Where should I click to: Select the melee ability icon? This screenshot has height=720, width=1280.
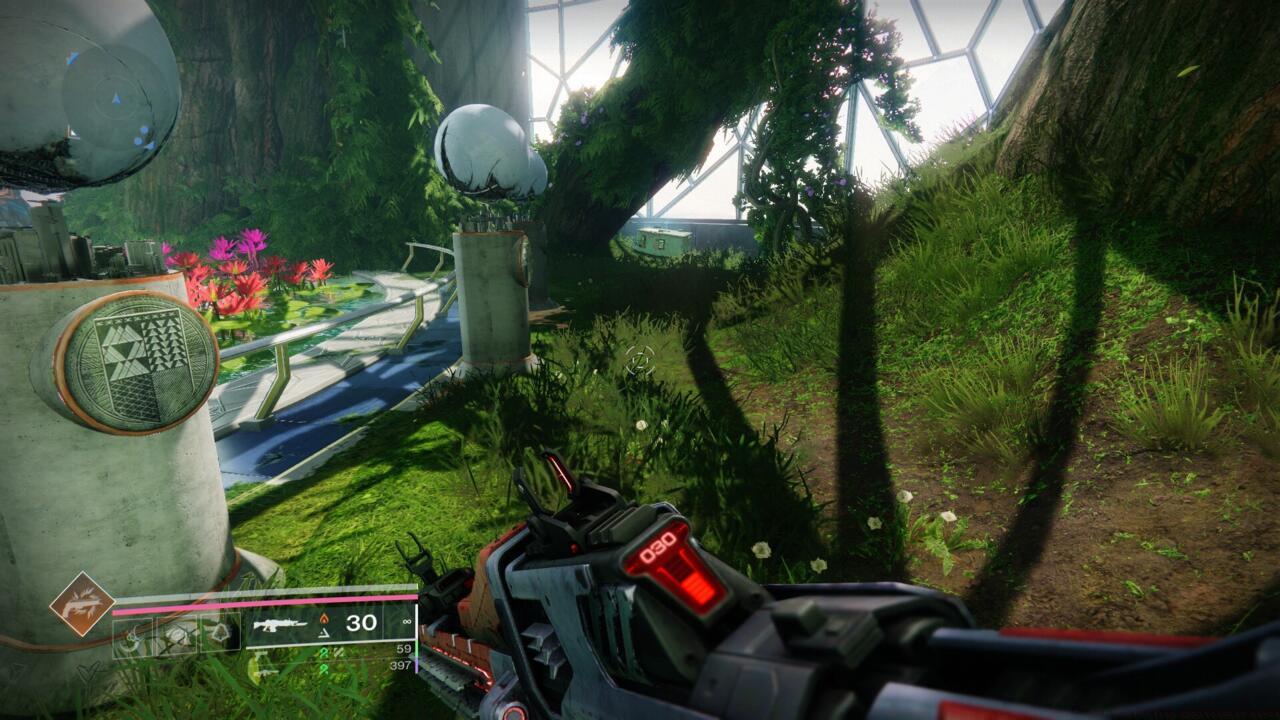[176, 634]
